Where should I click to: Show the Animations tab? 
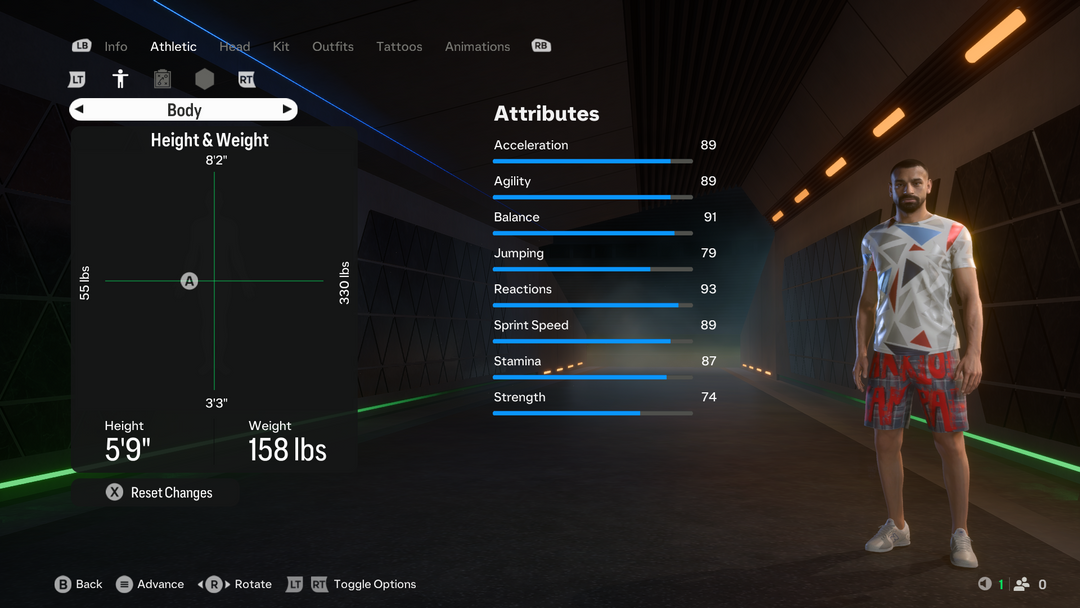(477, 47)
